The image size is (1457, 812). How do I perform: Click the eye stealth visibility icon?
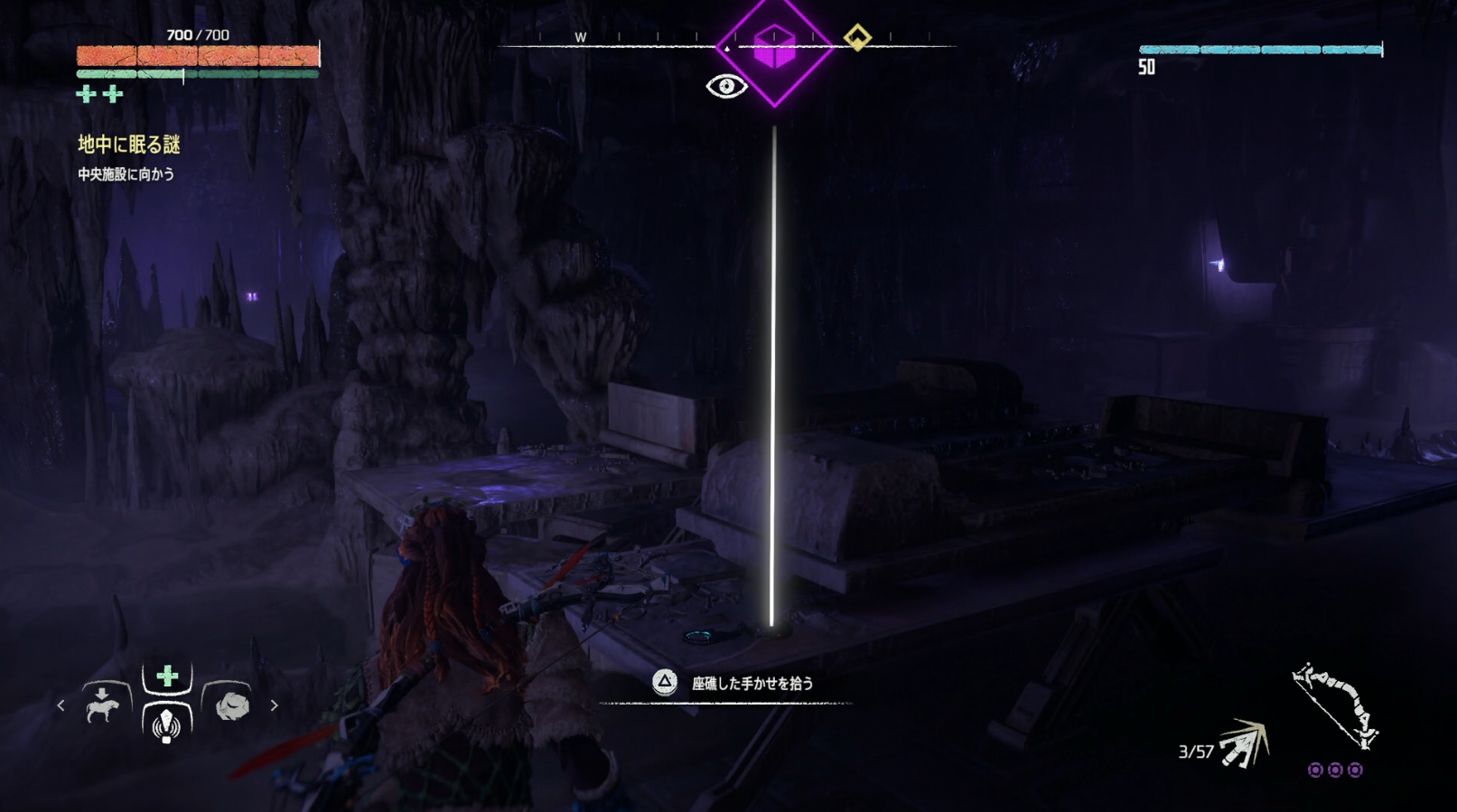tap(726, 87)
